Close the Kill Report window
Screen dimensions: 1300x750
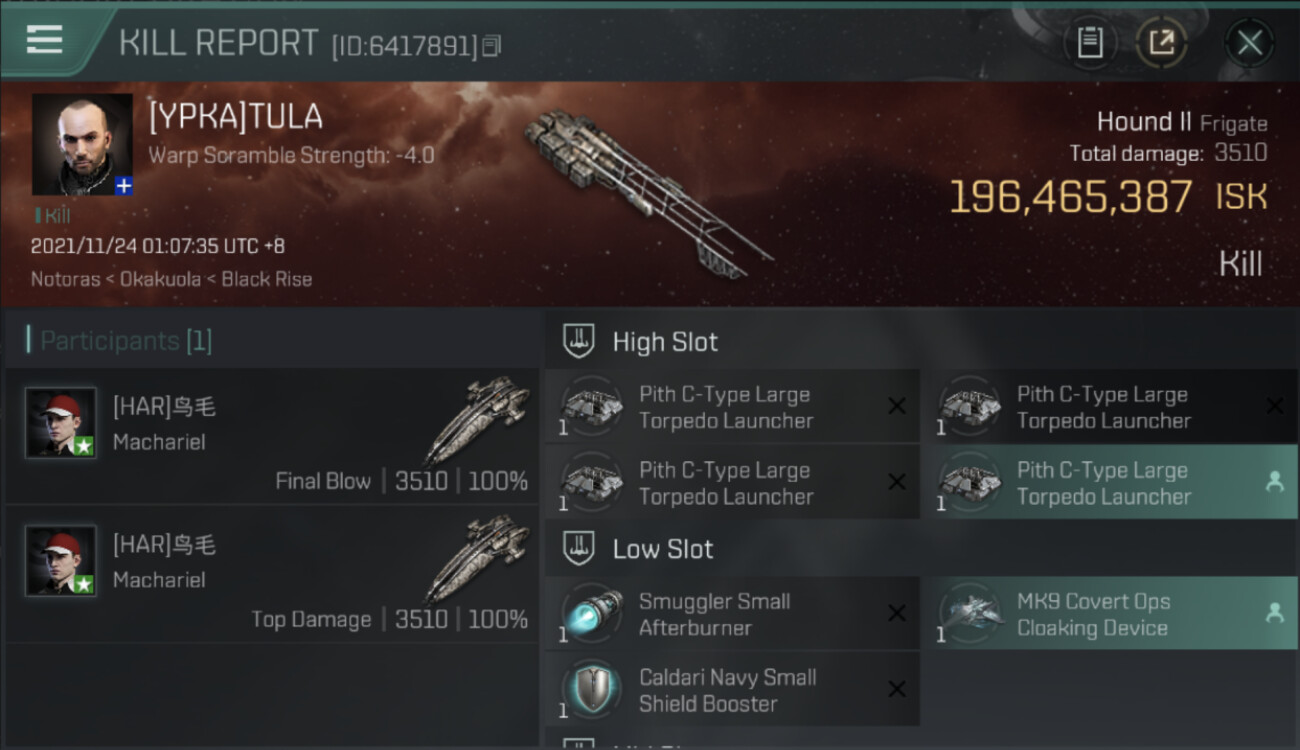tap(1249, 43)
